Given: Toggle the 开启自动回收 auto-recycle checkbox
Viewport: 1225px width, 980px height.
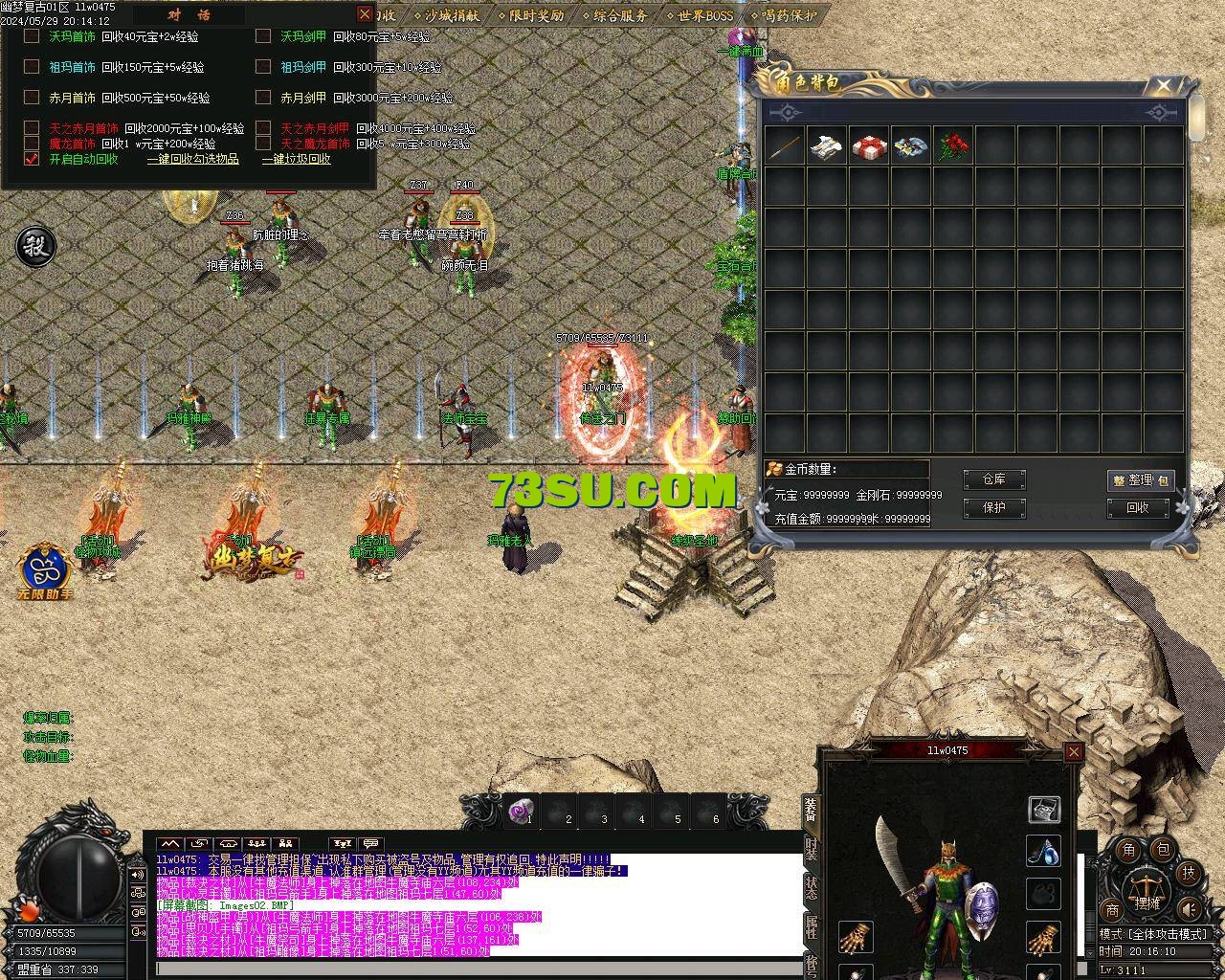Looking at the screenshot, I should point(32,159).
